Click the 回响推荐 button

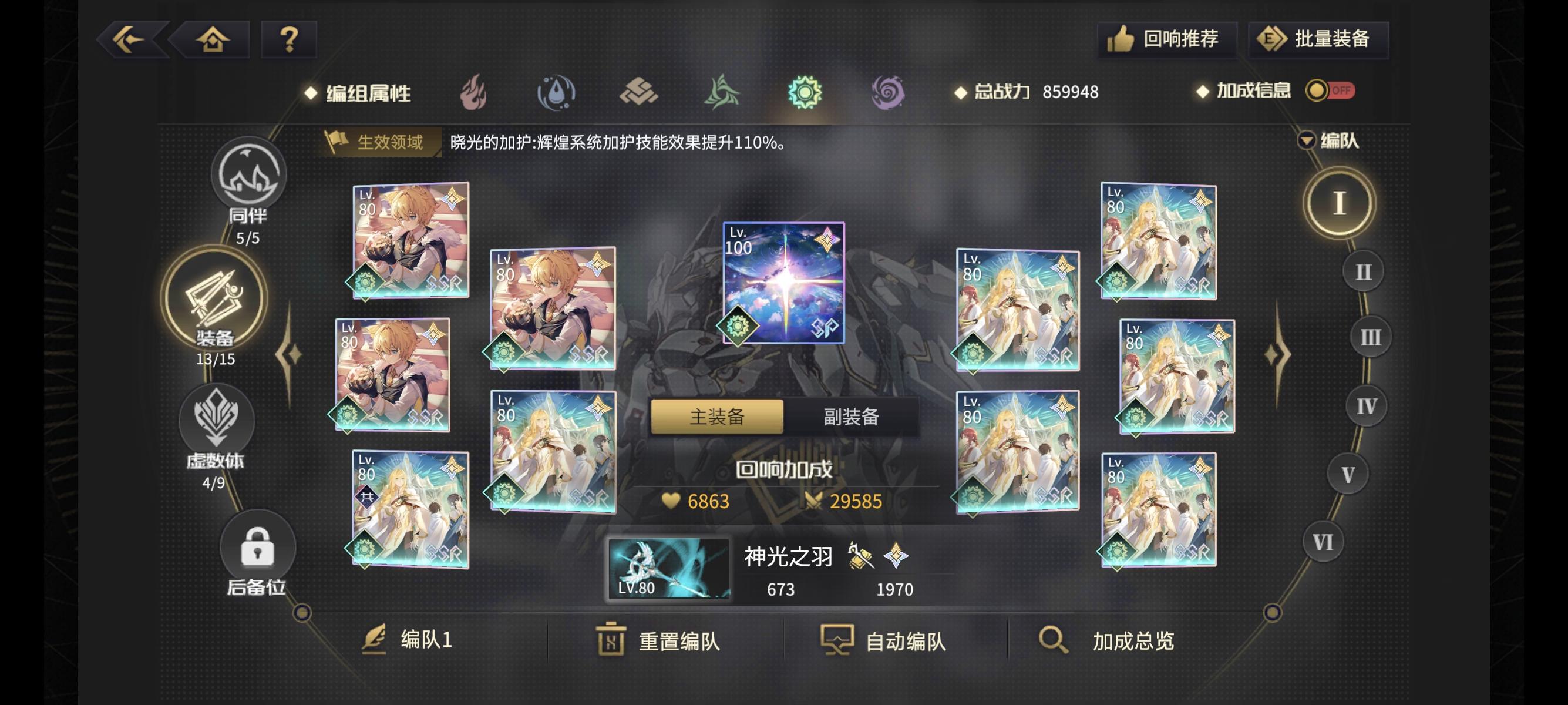pyautogui.click(x=1167, y=38)
